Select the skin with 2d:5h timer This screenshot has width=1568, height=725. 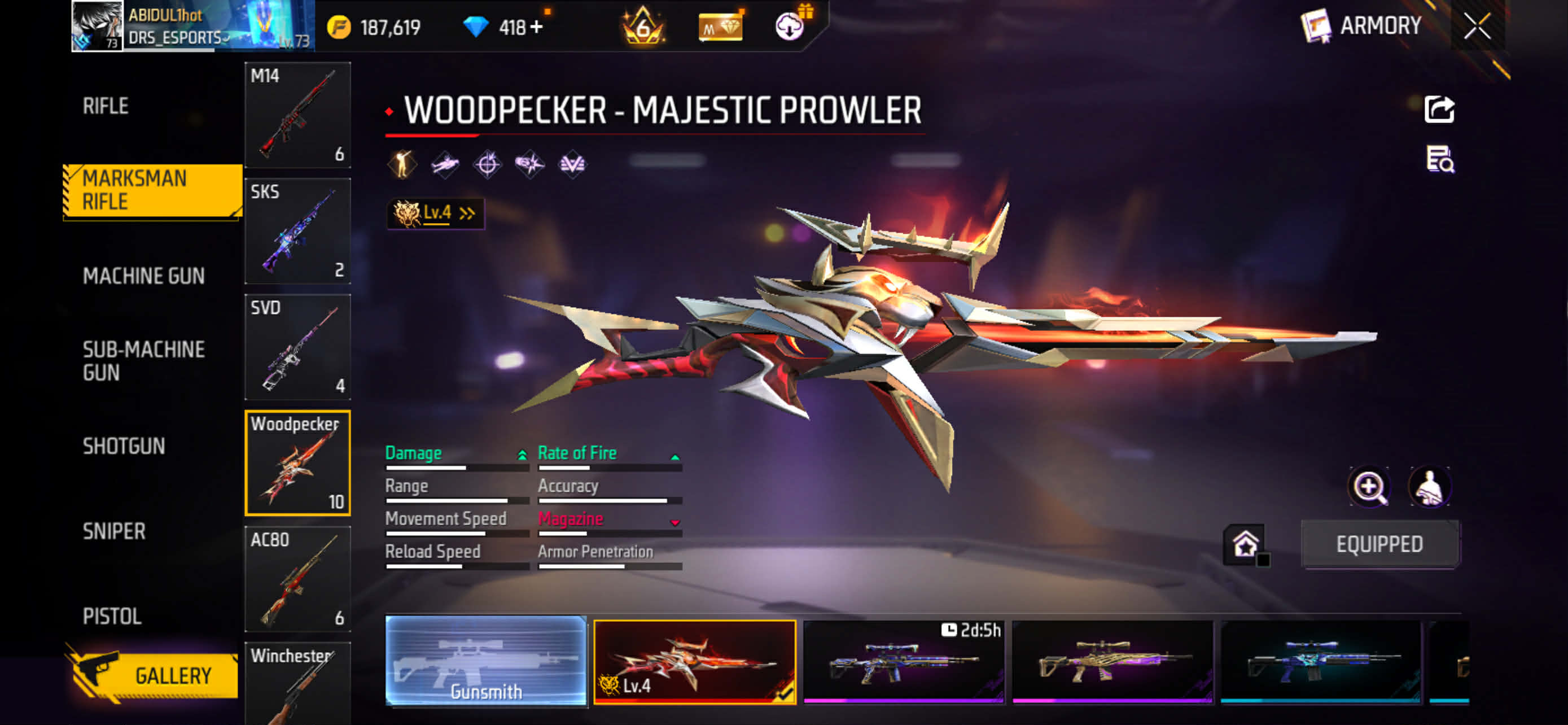[x=903, y=661]
